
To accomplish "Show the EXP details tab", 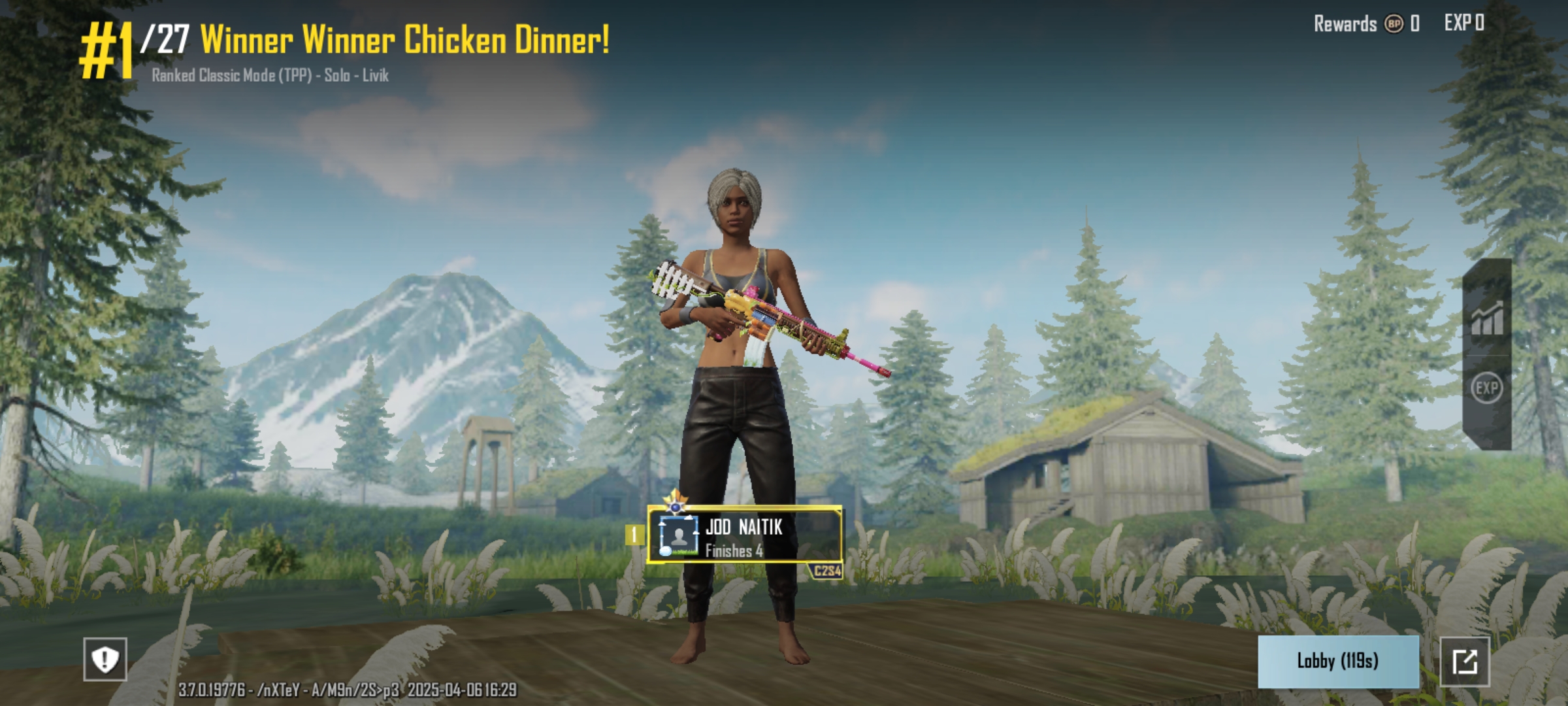I will pos(1486,388).
